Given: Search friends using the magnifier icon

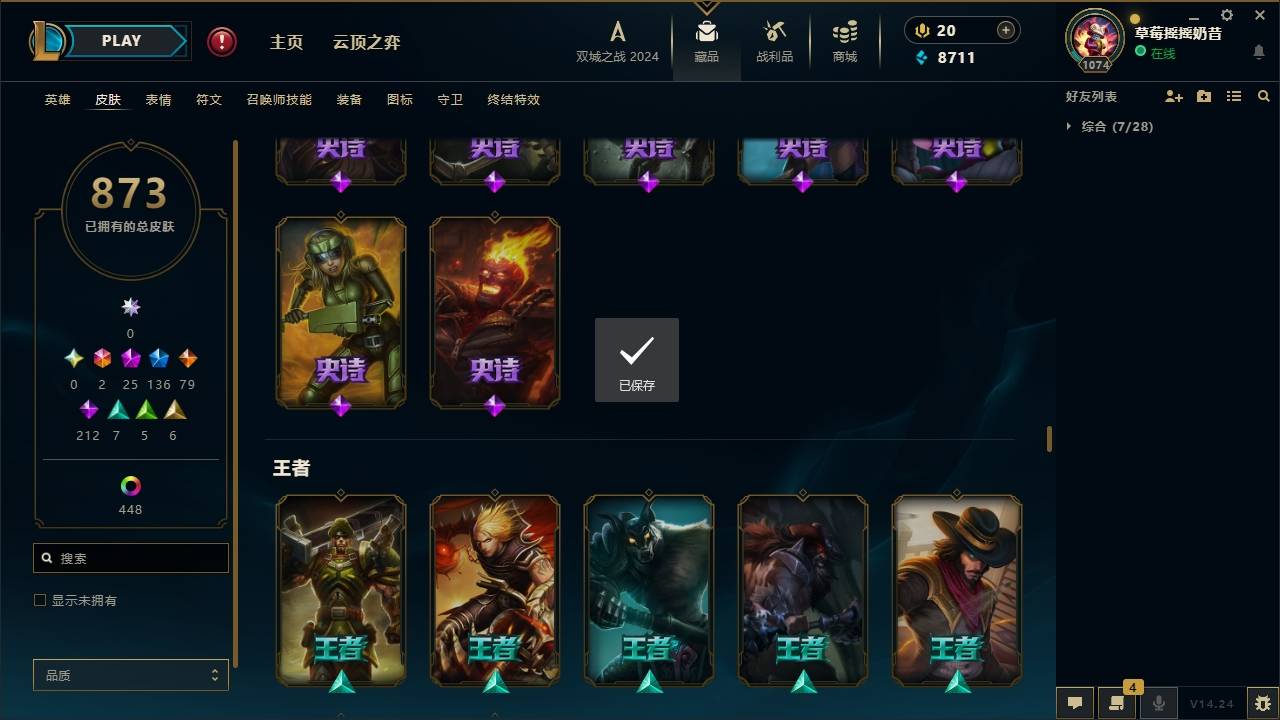Looking at the screenshot, I should tap(1263, 96).
